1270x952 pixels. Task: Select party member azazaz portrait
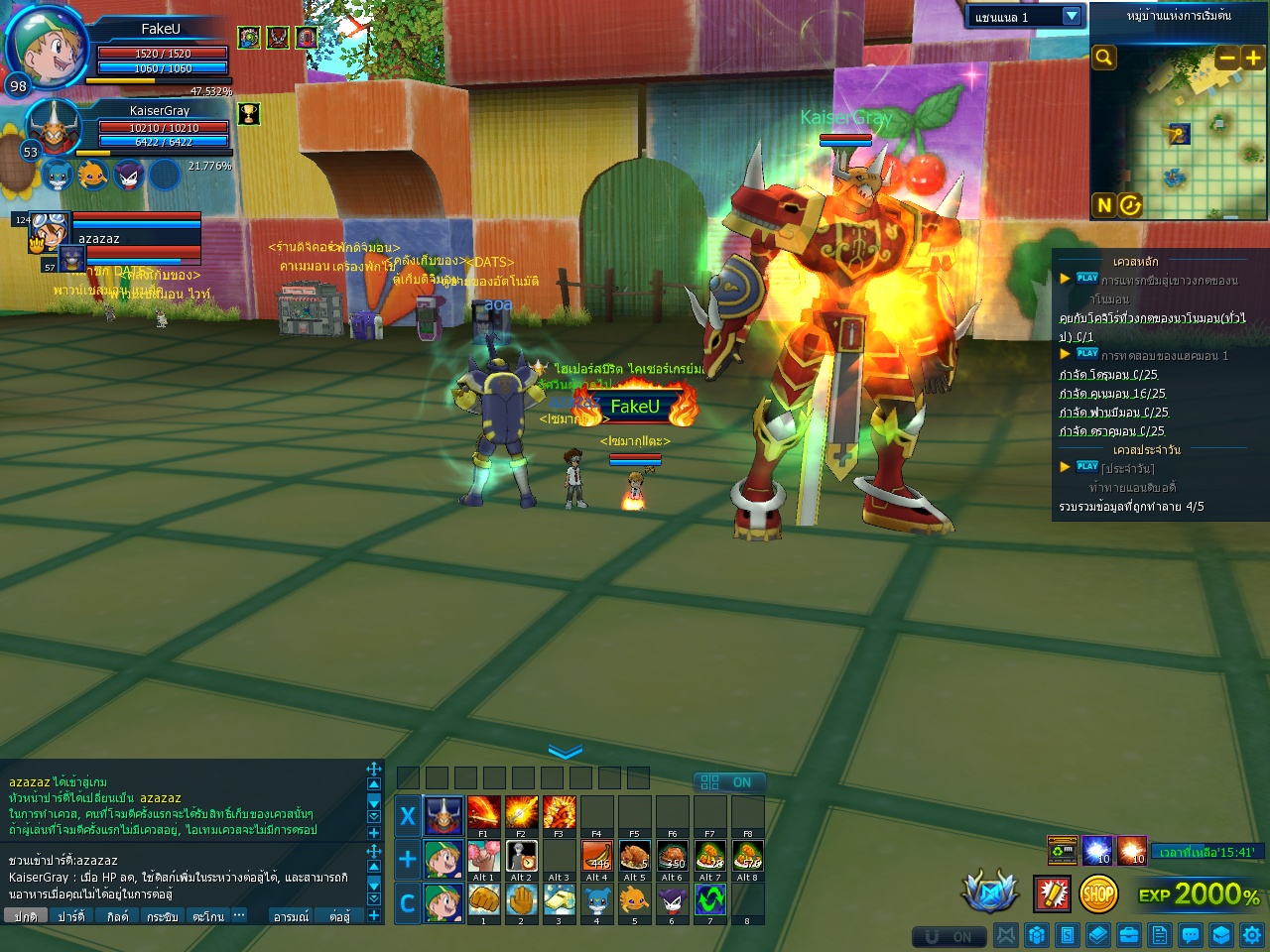click(x=47, y=231)
